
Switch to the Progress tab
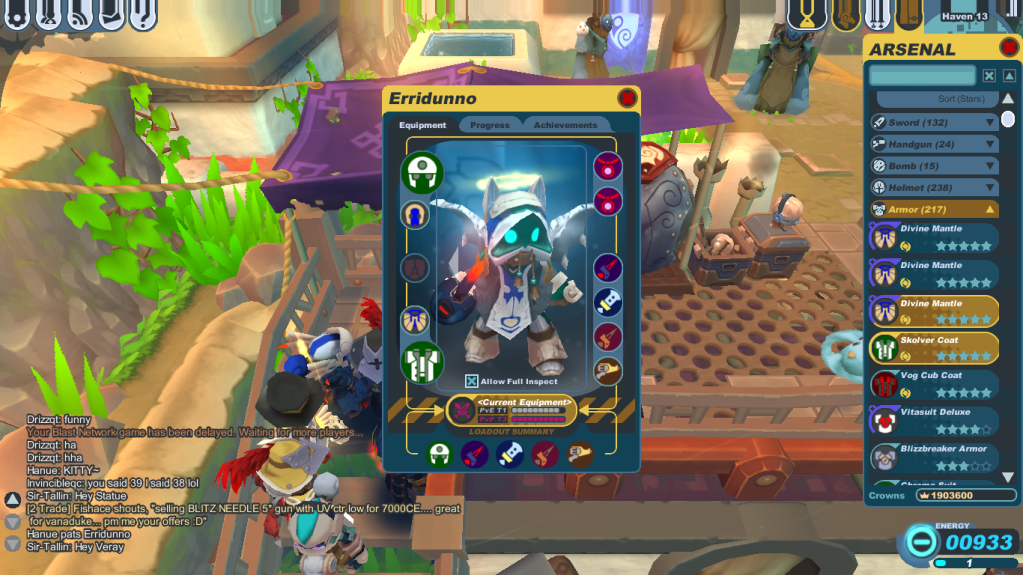pyautogui.click(x=489, y=125)
